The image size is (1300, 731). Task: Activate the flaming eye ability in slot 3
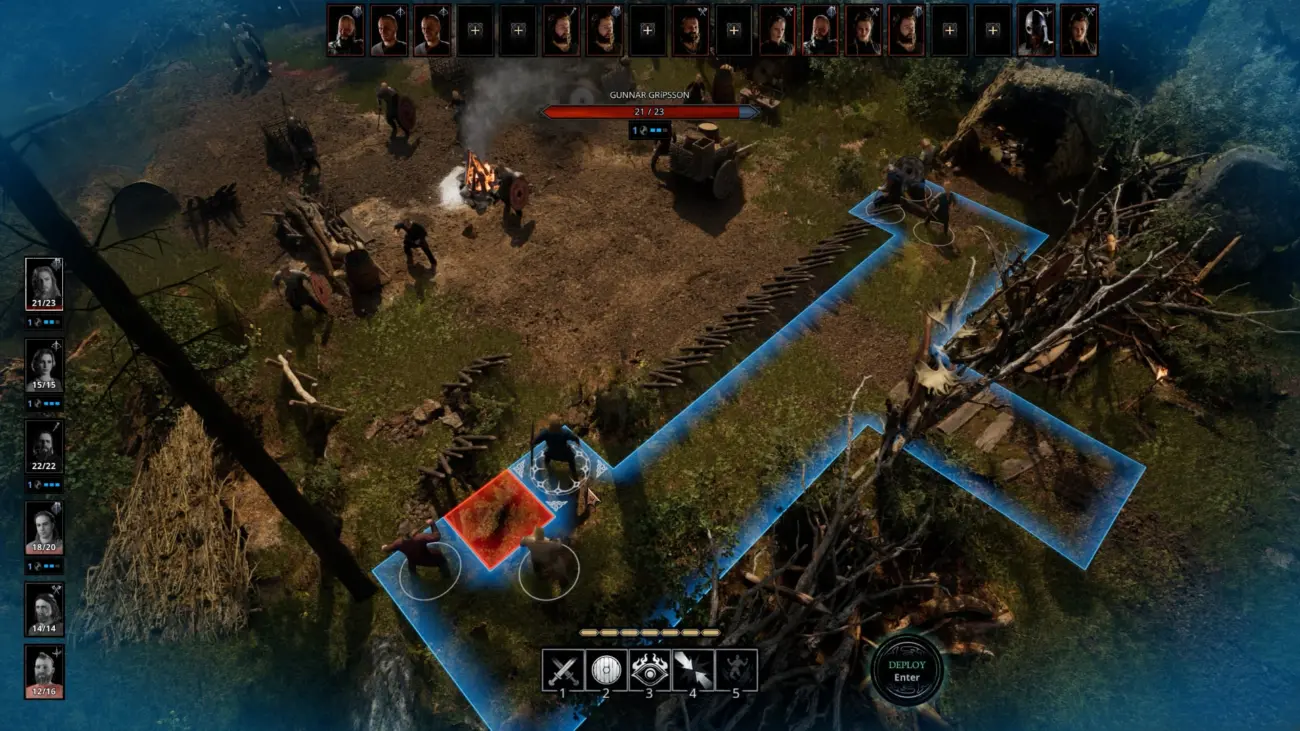coord(650,668)
